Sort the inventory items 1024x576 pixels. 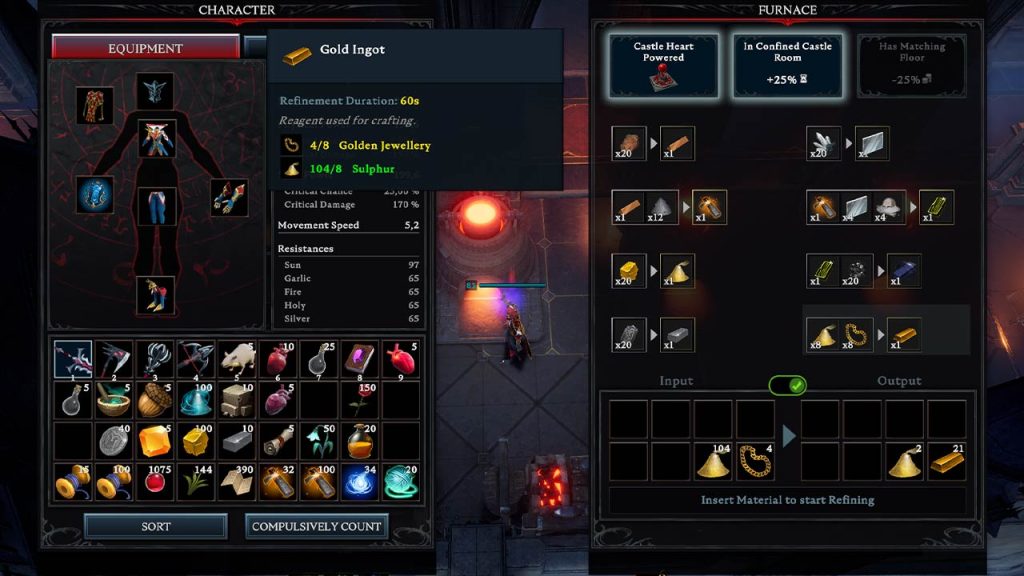(155, 526)
